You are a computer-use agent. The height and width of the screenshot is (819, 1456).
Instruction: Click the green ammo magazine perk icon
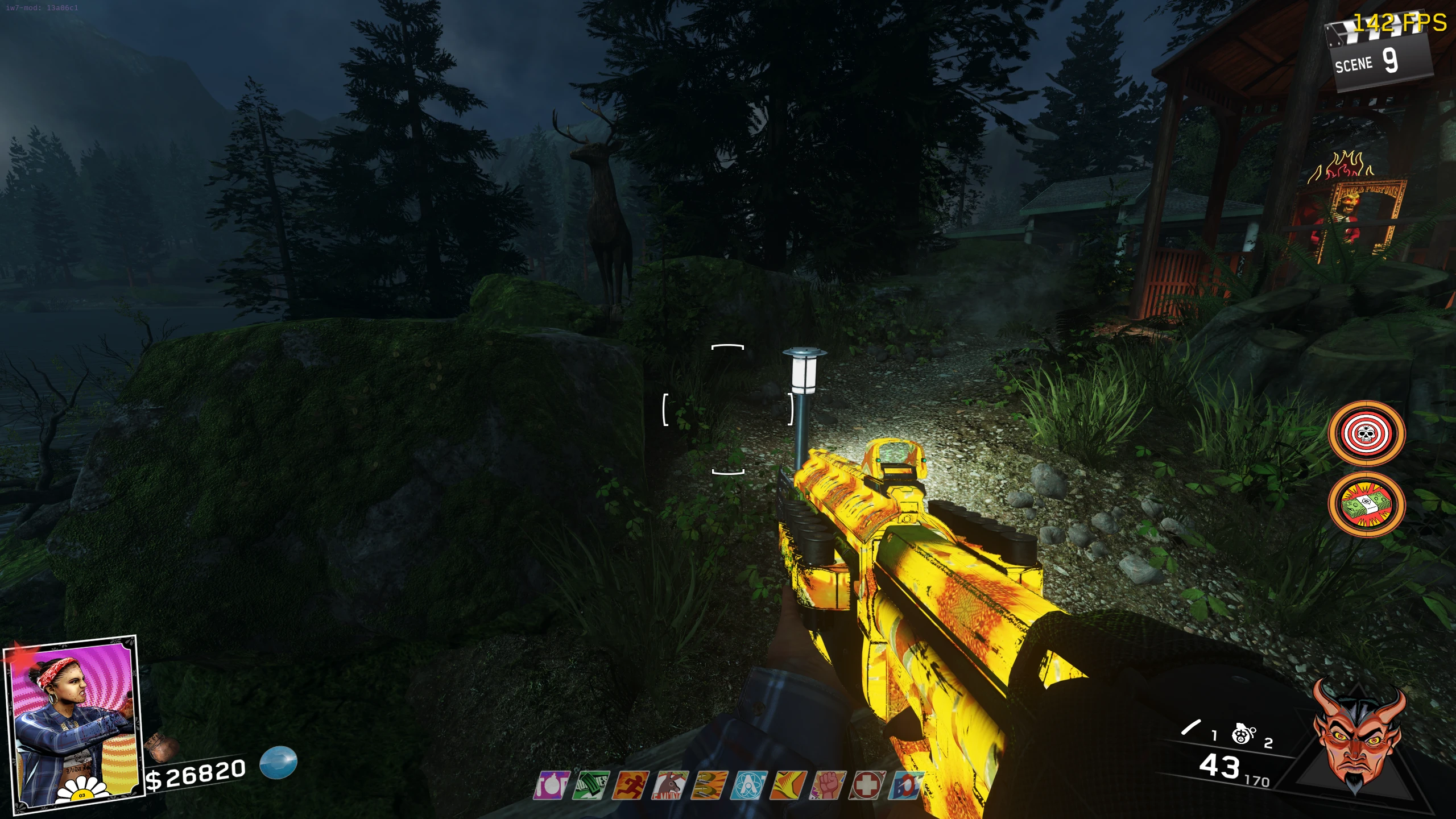point(591,785)
